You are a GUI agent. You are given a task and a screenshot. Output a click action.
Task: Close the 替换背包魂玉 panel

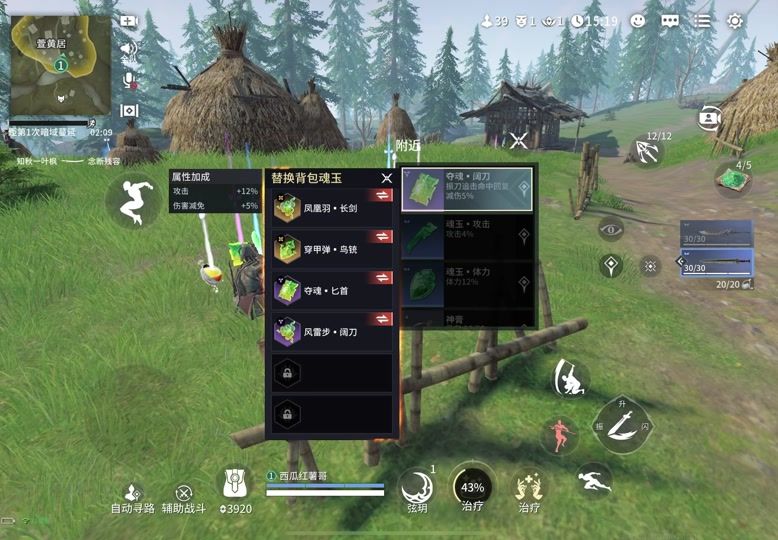[x=386, y=178]
